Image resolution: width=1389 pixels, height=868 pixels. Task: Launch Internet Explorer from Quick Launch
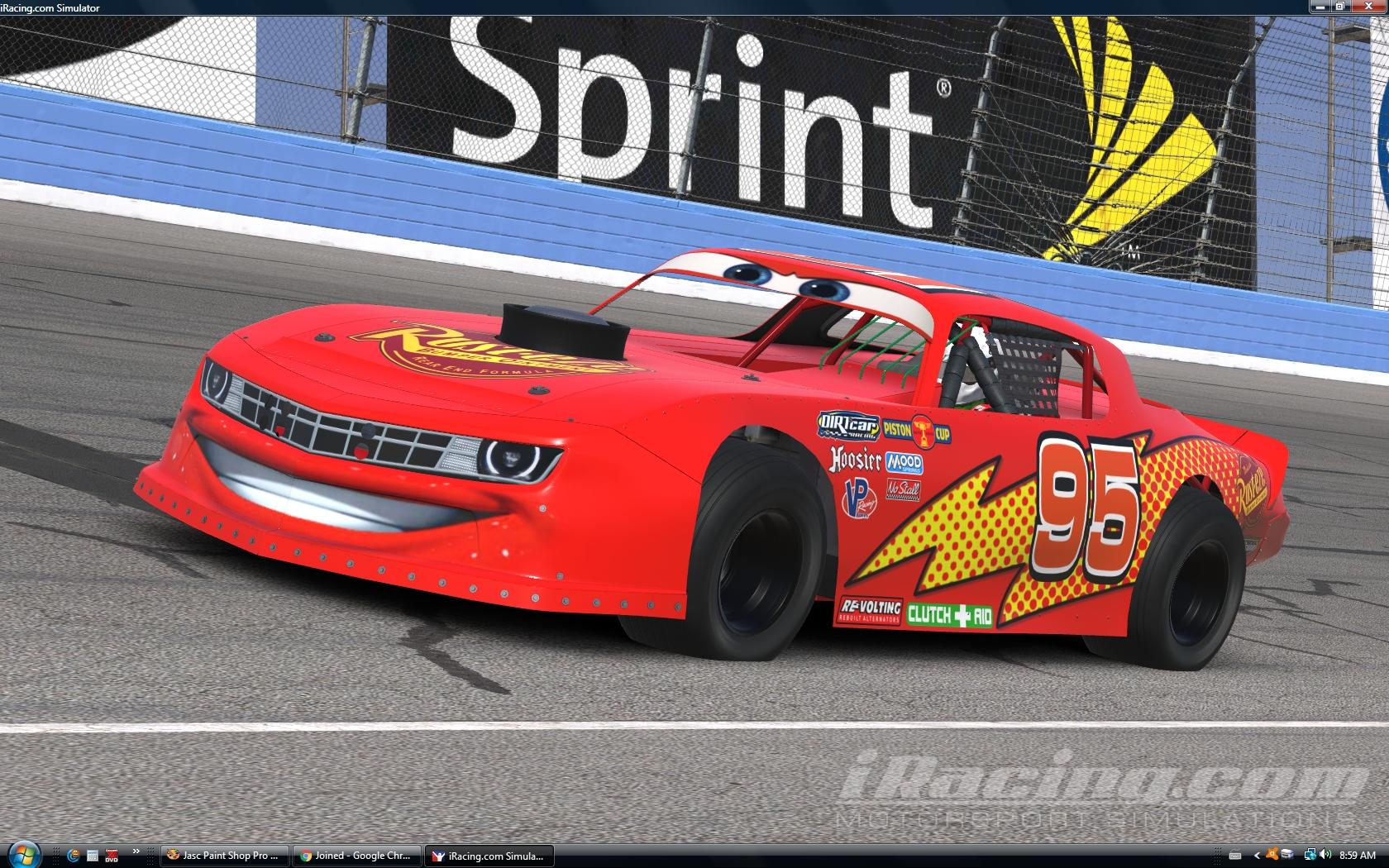click(74, 856)
